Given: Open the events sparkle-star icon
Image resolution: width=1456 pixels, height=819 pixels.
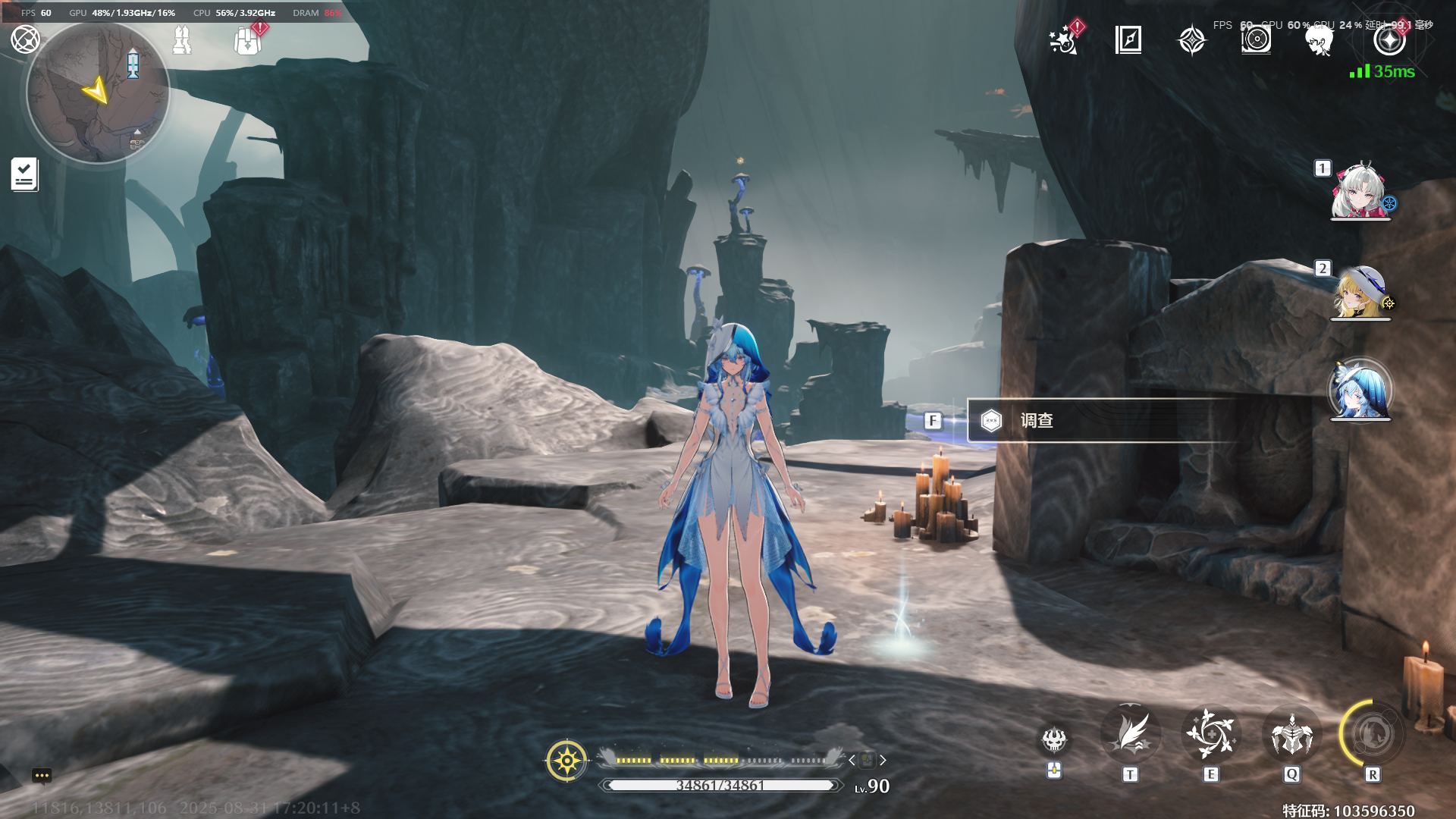Looking at the screenshot, I should (1064, 39).
